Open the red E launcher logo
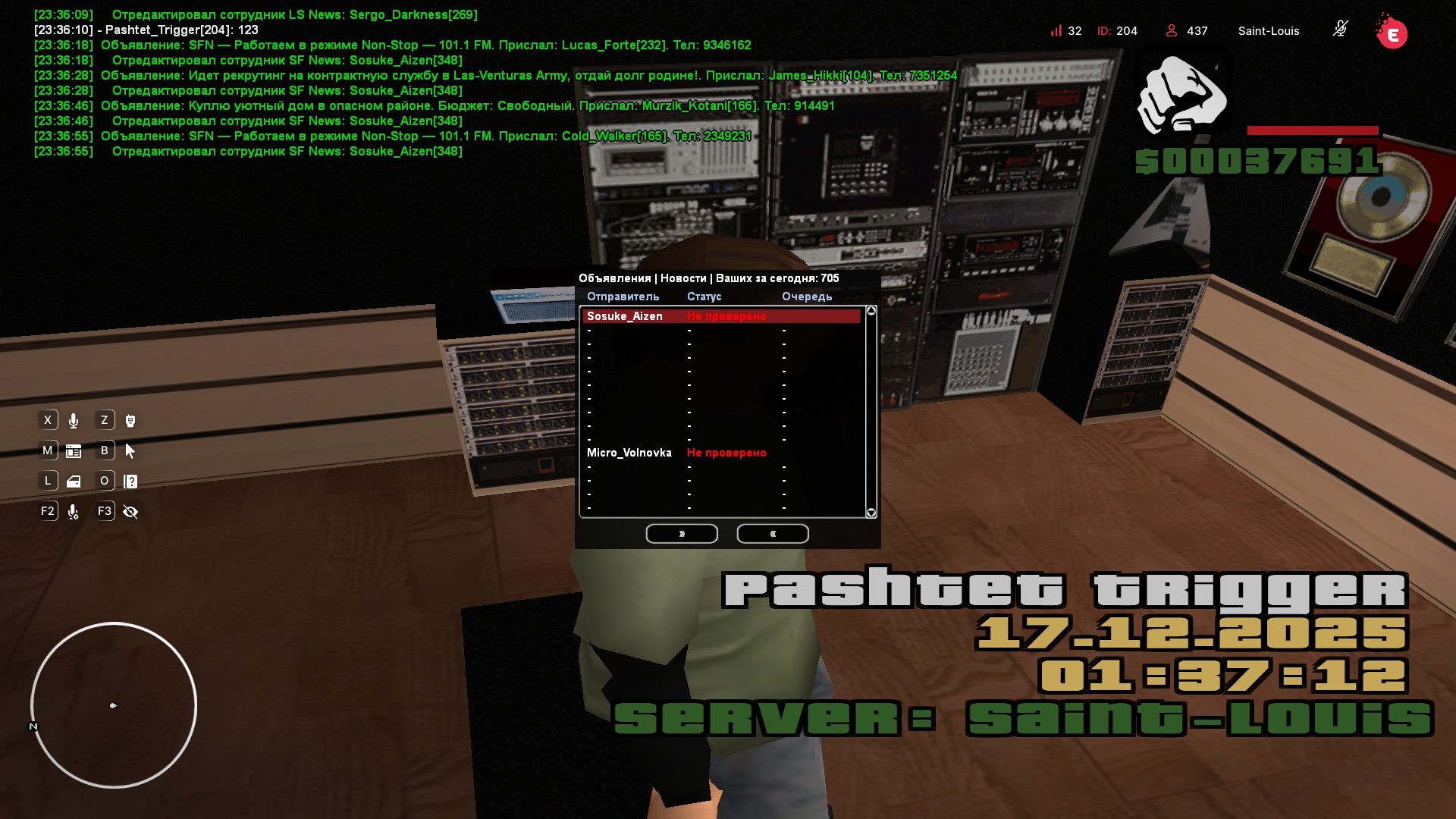The width and height of the screenshot is (1456, 819). click(1392, 33)
